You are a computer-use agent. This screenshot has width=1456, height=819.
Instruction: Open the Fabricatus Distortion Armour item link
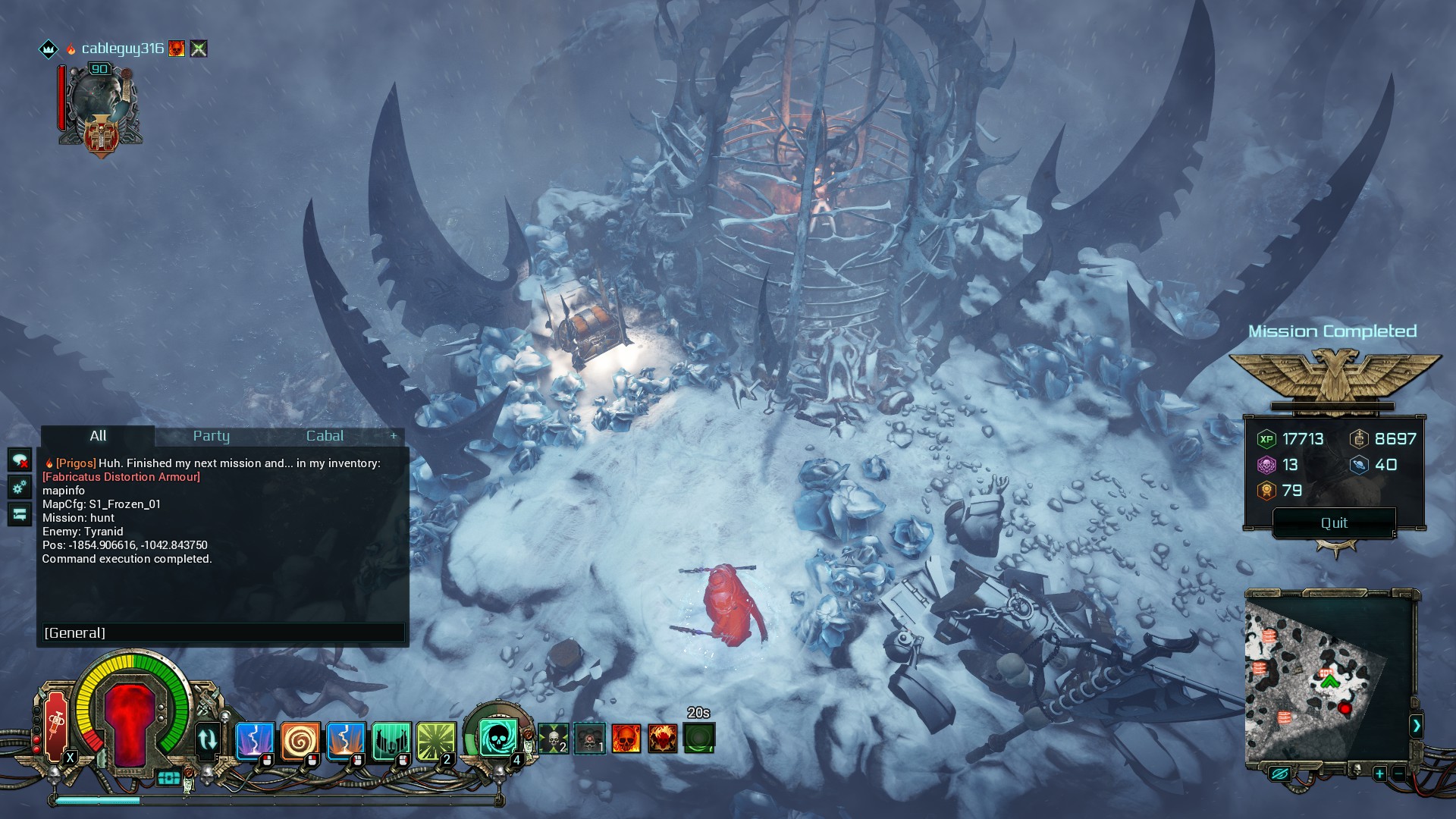click(x=121, y=477)
